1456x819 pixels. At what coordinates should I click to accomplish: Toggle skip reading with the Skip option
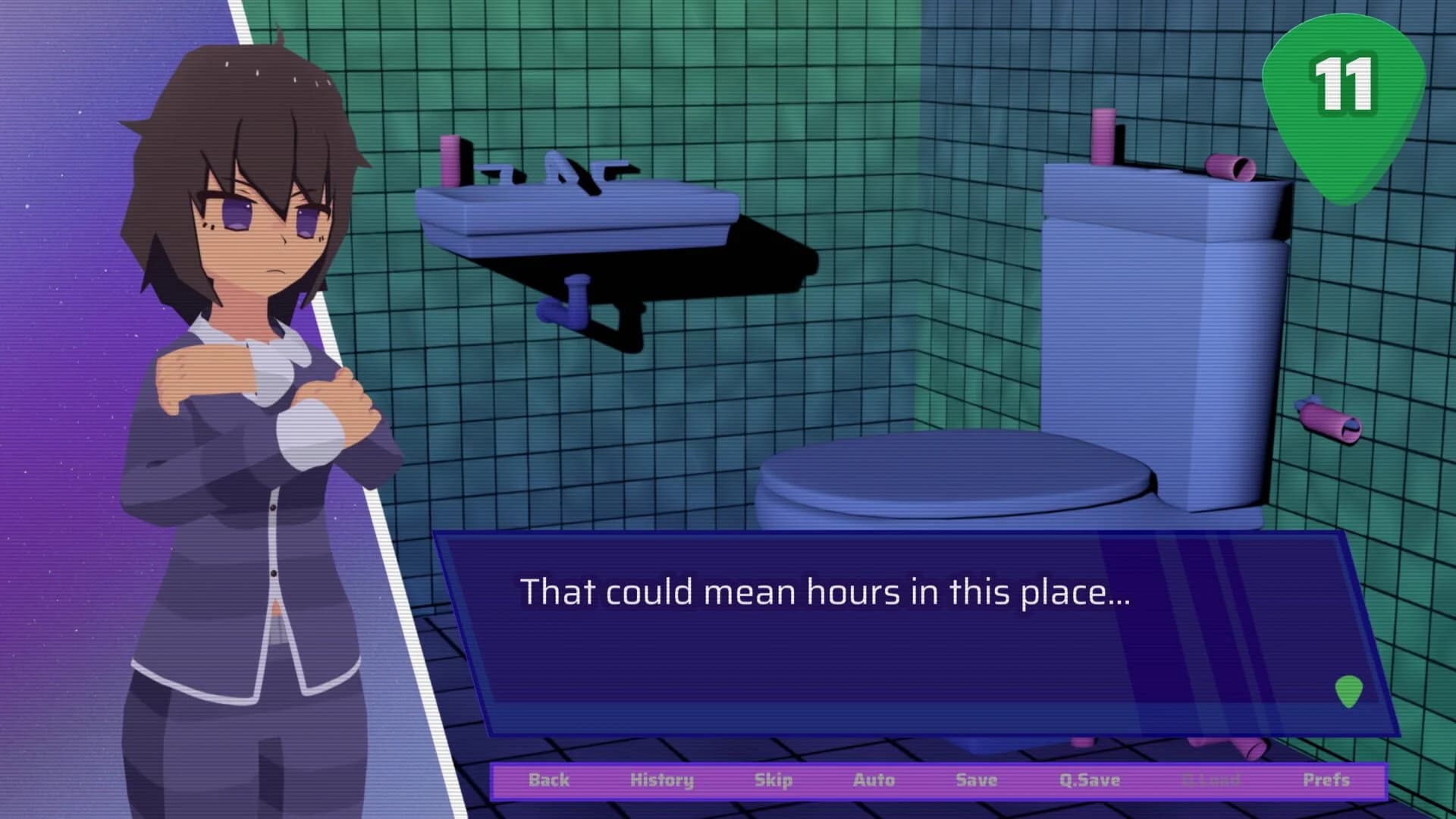click(775, 780)
